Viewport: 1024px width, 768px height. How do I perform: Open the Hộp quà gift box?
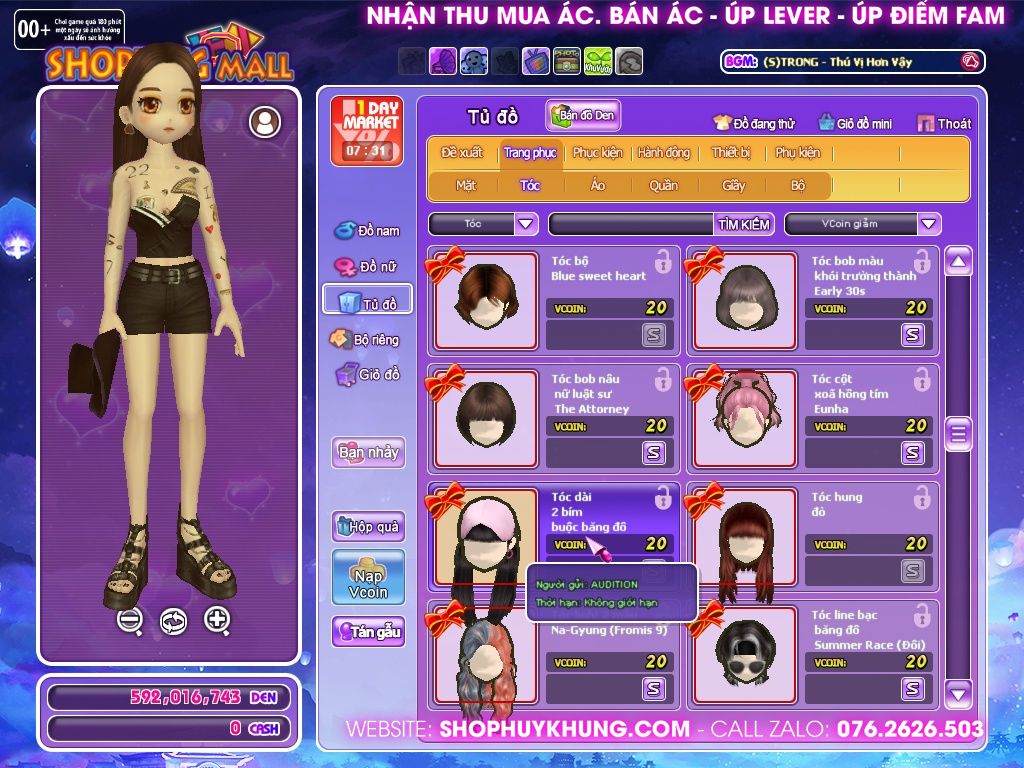tap(368, 526)
